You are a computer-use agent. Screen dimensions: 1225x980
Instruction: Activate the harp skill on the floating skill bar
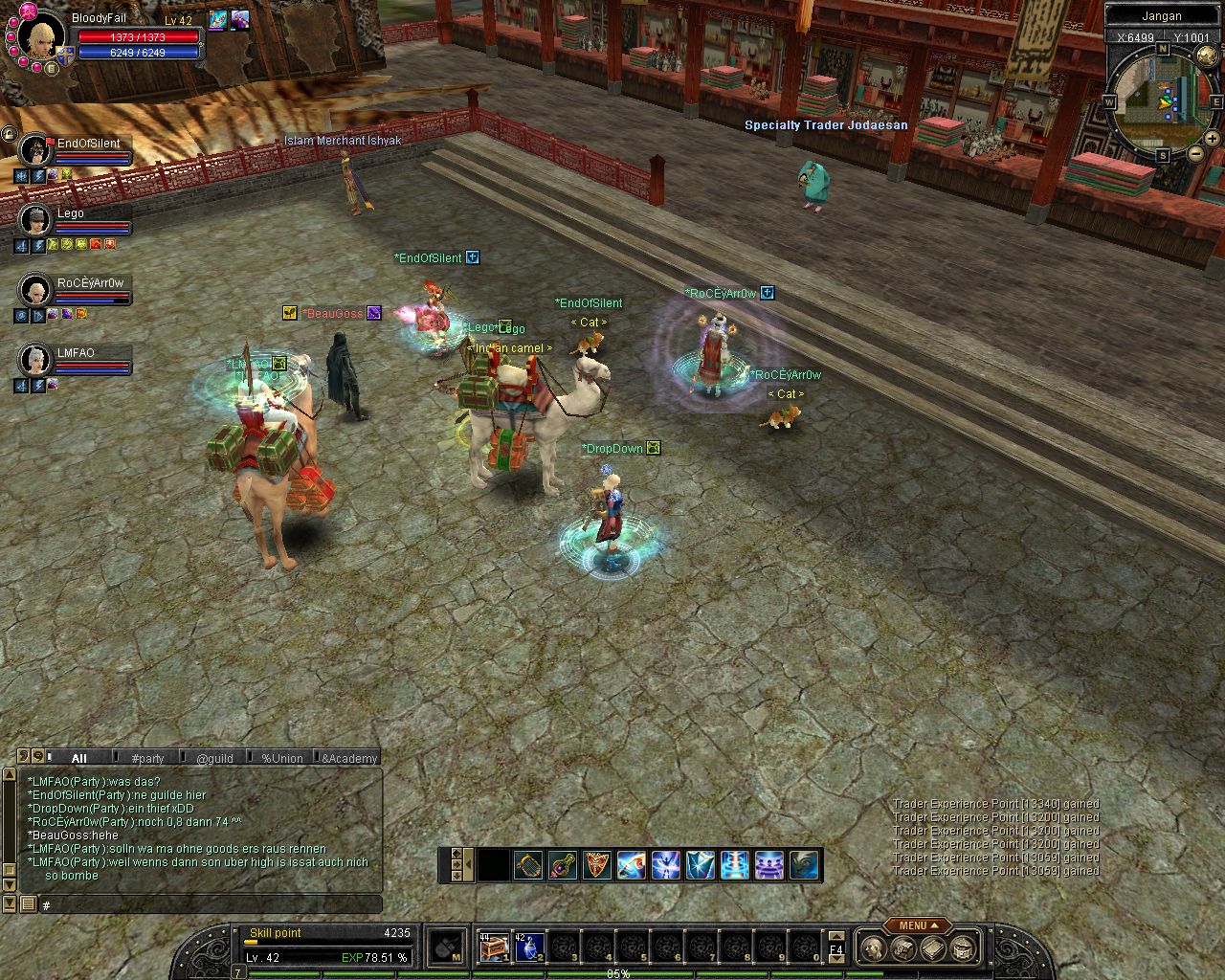pos(528,865)
